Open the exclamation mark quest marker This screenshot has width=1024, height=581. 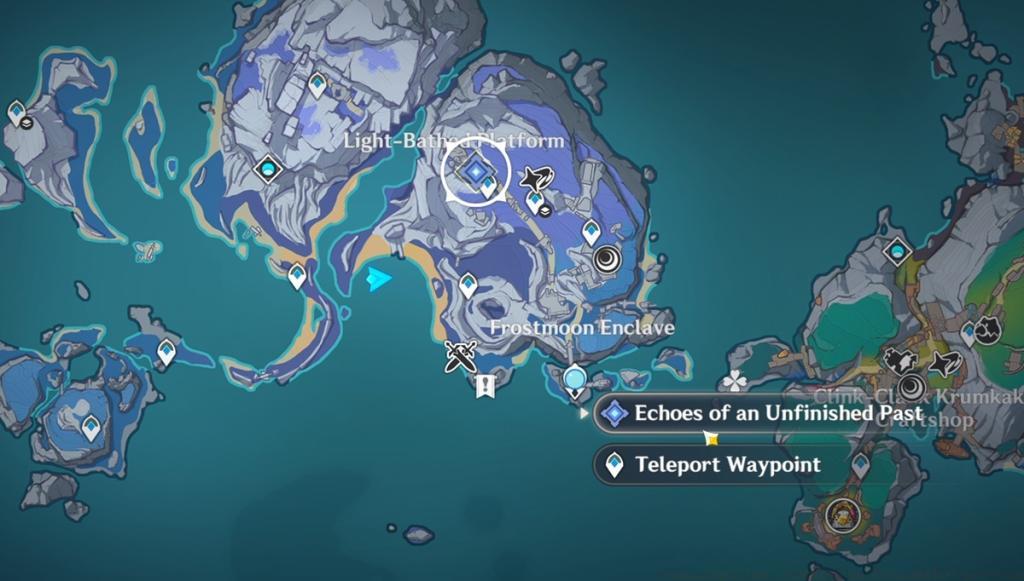[x=487, y=385]
